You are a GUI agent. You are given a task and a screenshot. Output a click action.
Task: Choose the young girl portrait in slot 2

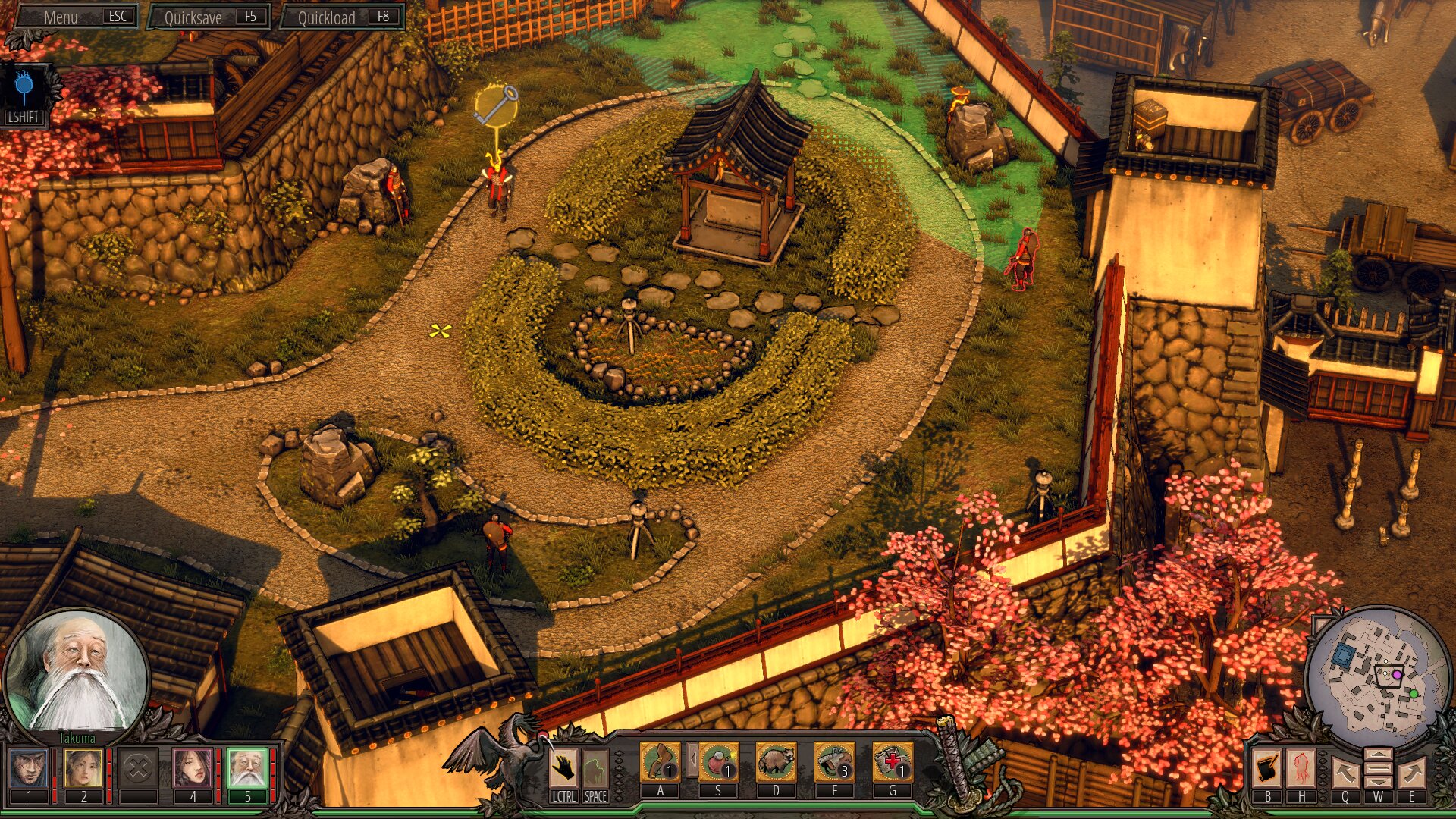pos(83,767)
